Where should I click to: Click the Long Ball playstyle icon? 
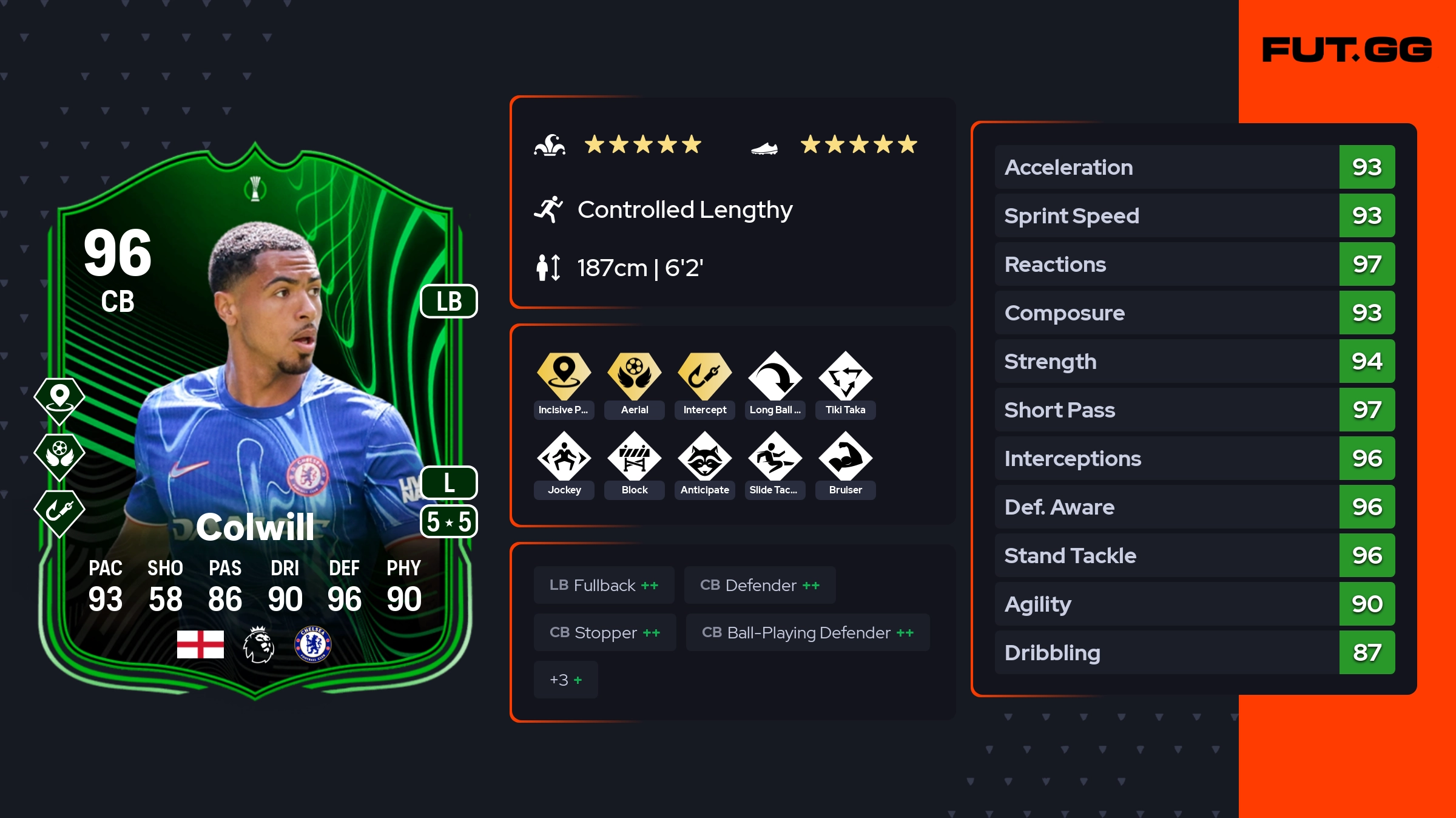point(775,376)
